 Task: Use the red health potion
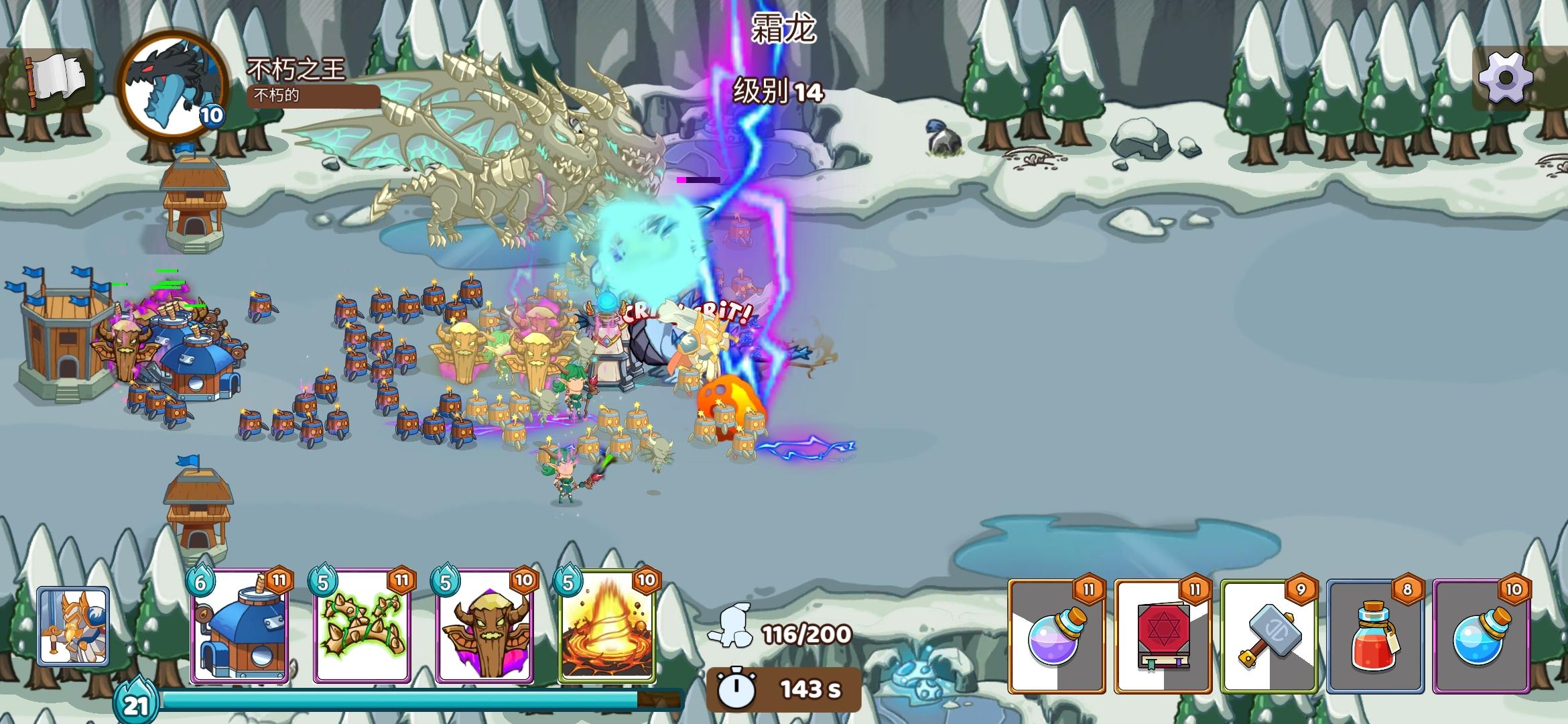click(x=1375, y=636)
